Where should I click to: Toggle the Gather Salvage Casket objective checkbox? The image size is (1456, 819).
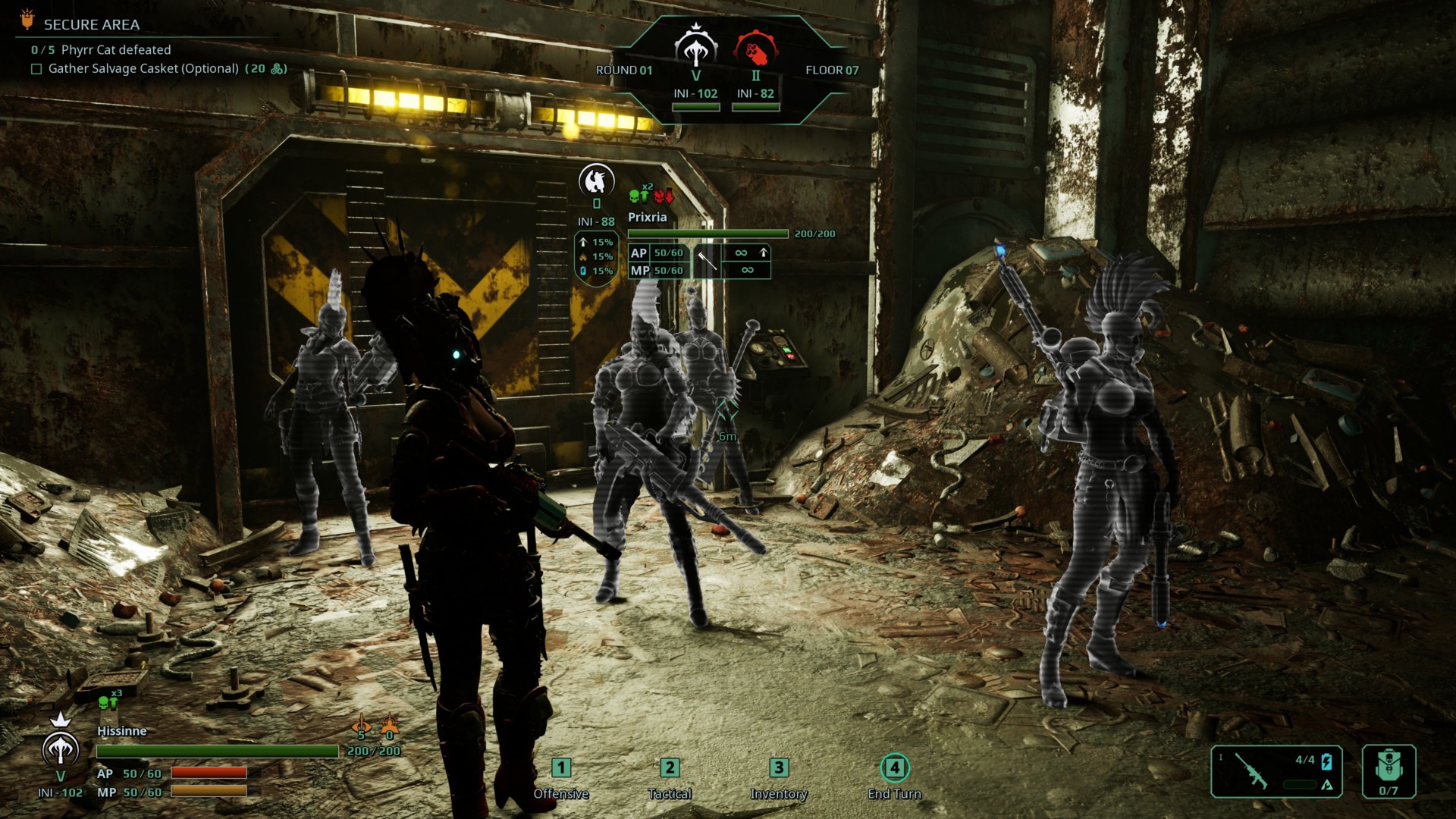pos(36,69)
